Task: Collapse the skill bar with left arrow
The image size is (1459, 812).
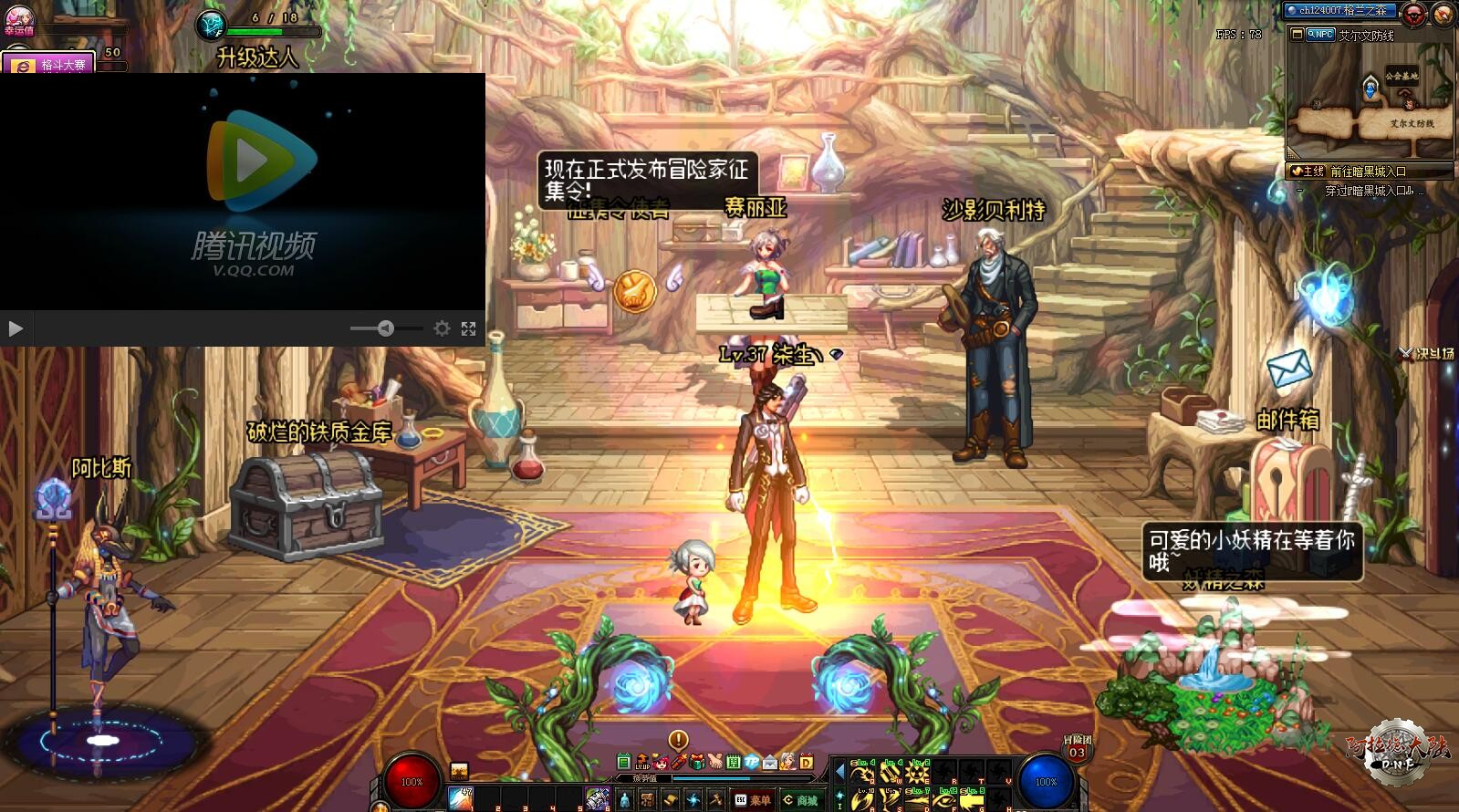Action: (839, 772)
